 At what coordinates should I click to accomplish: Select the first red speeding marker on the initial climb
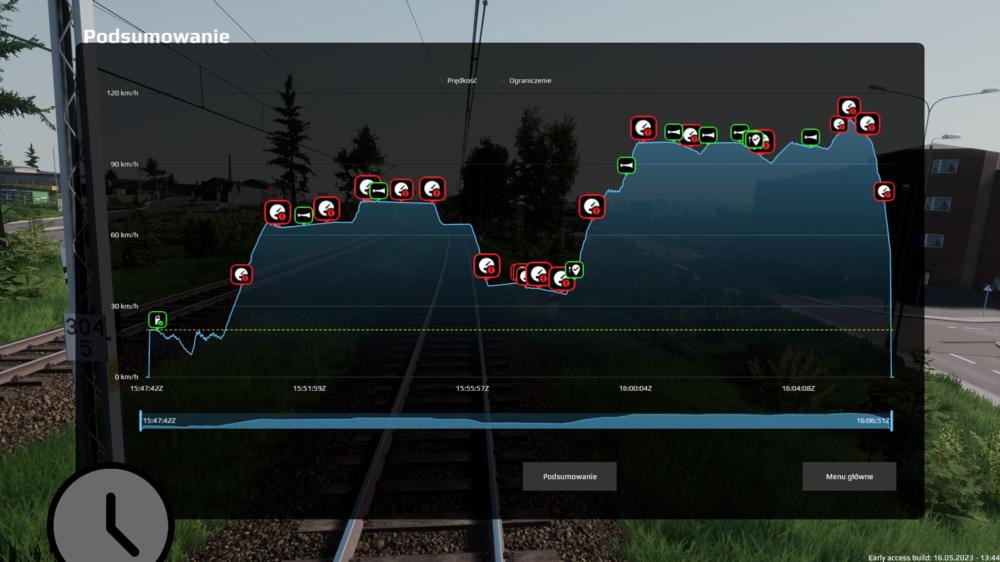pyautogui.click(x=242, y=274)
